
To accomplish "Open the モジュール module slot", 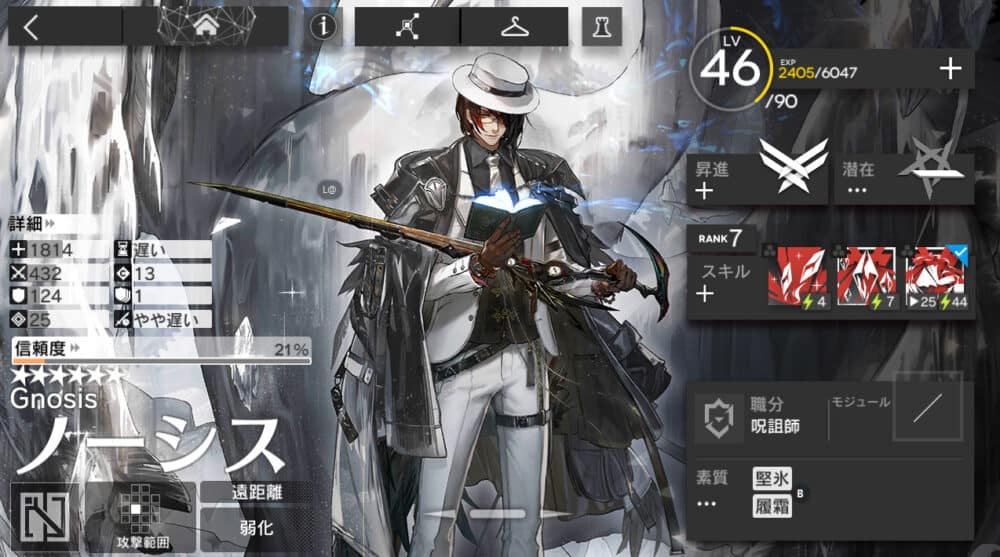I will point(927,405).
